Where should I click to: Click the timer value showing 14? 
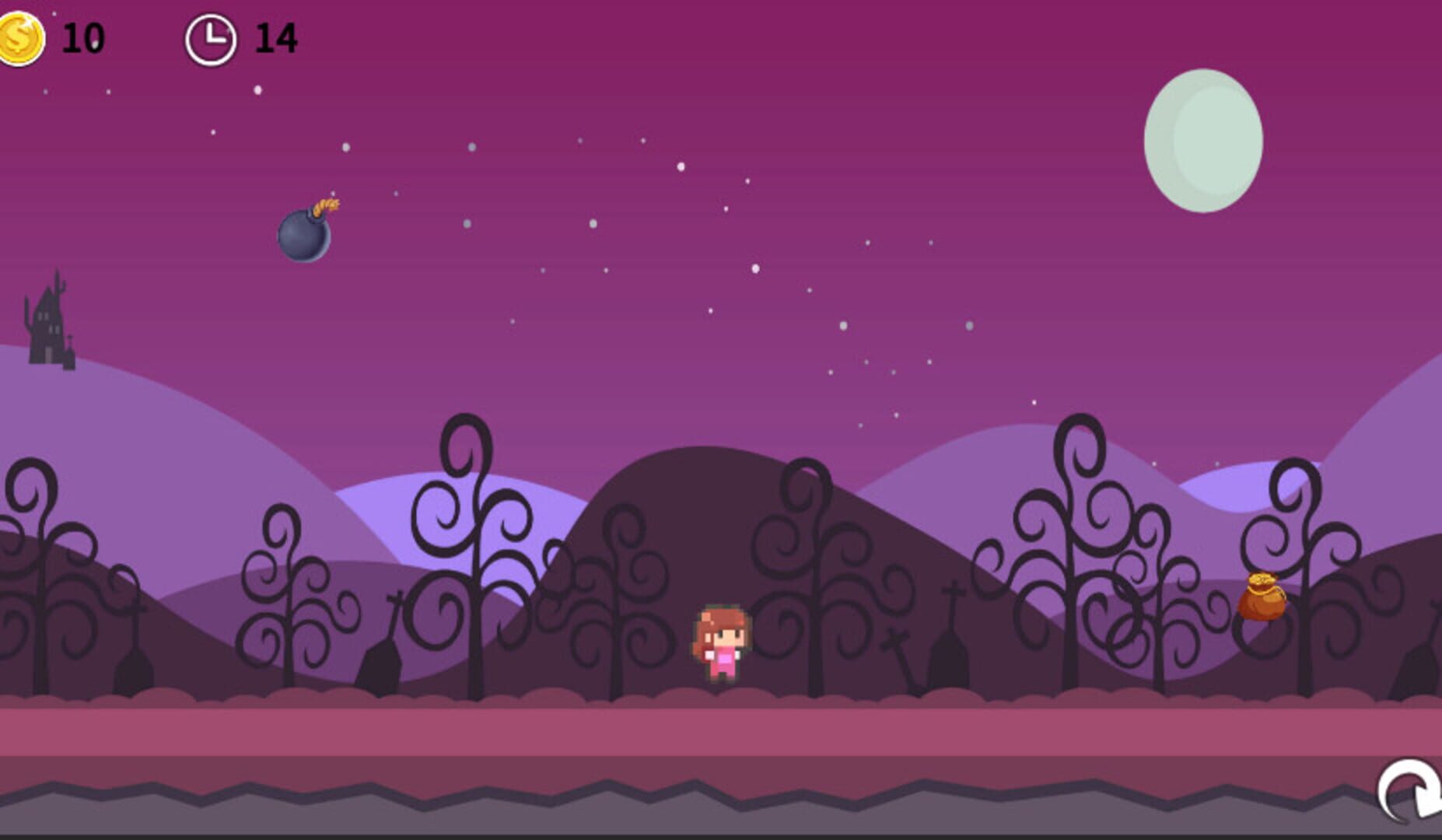pos(278,39)
